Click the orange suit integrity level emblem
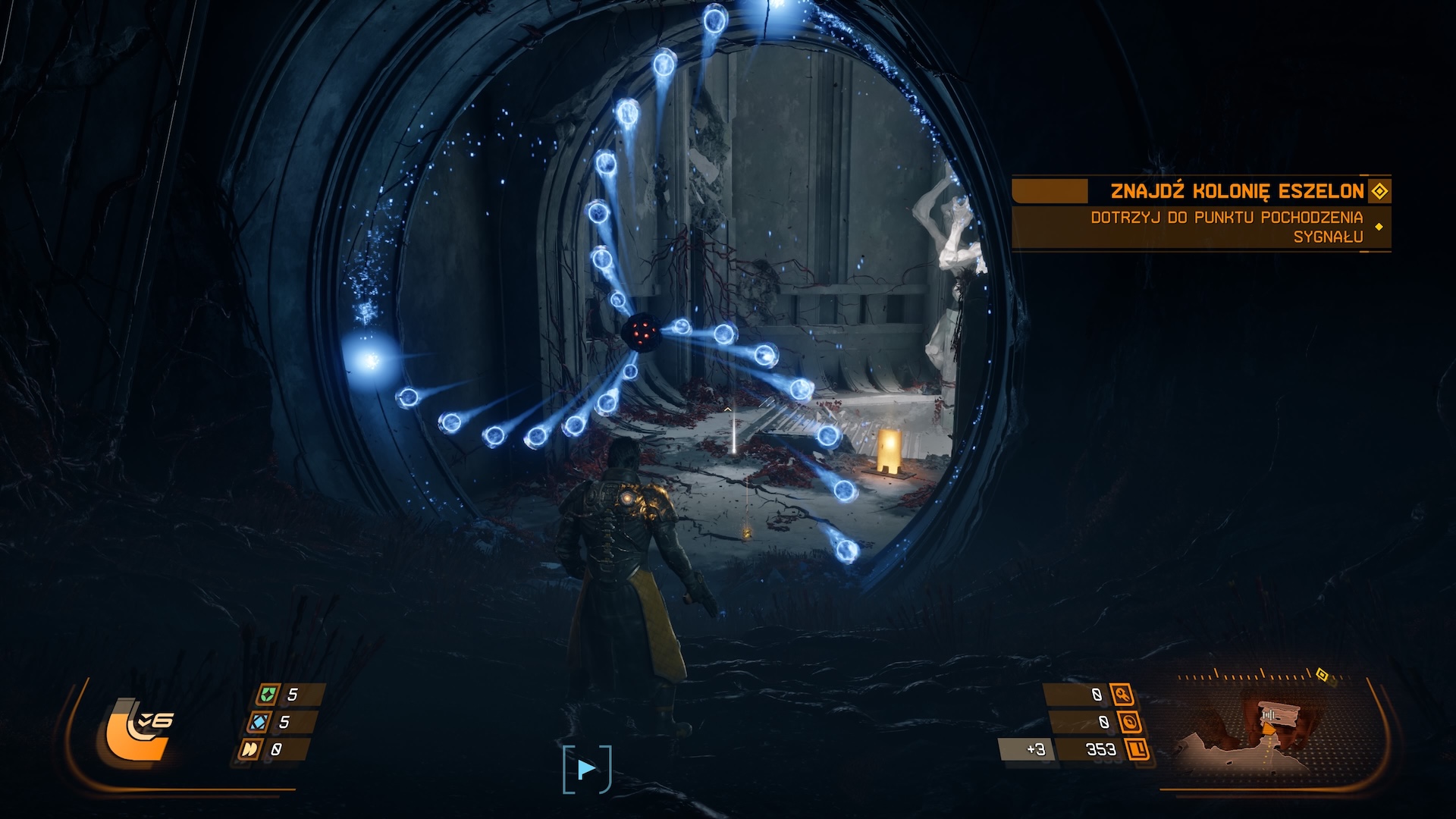The image size is (1456, 819). 136,730
